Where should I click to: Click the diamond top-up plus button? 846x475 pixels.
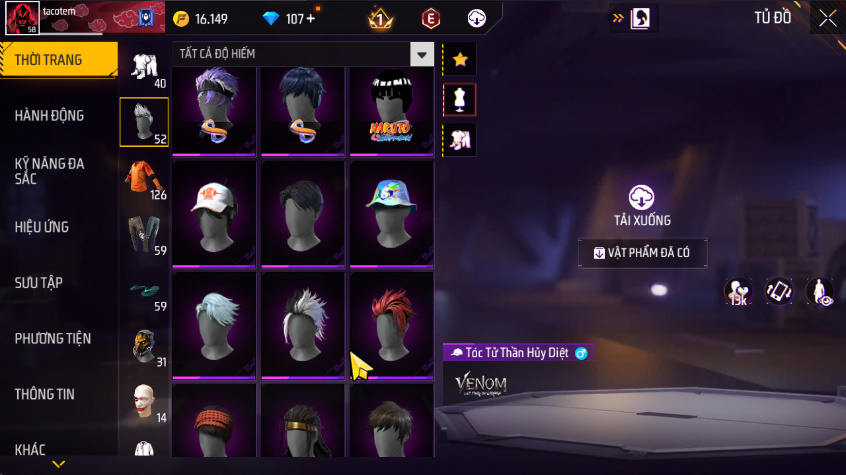click(x=311, y=19)
